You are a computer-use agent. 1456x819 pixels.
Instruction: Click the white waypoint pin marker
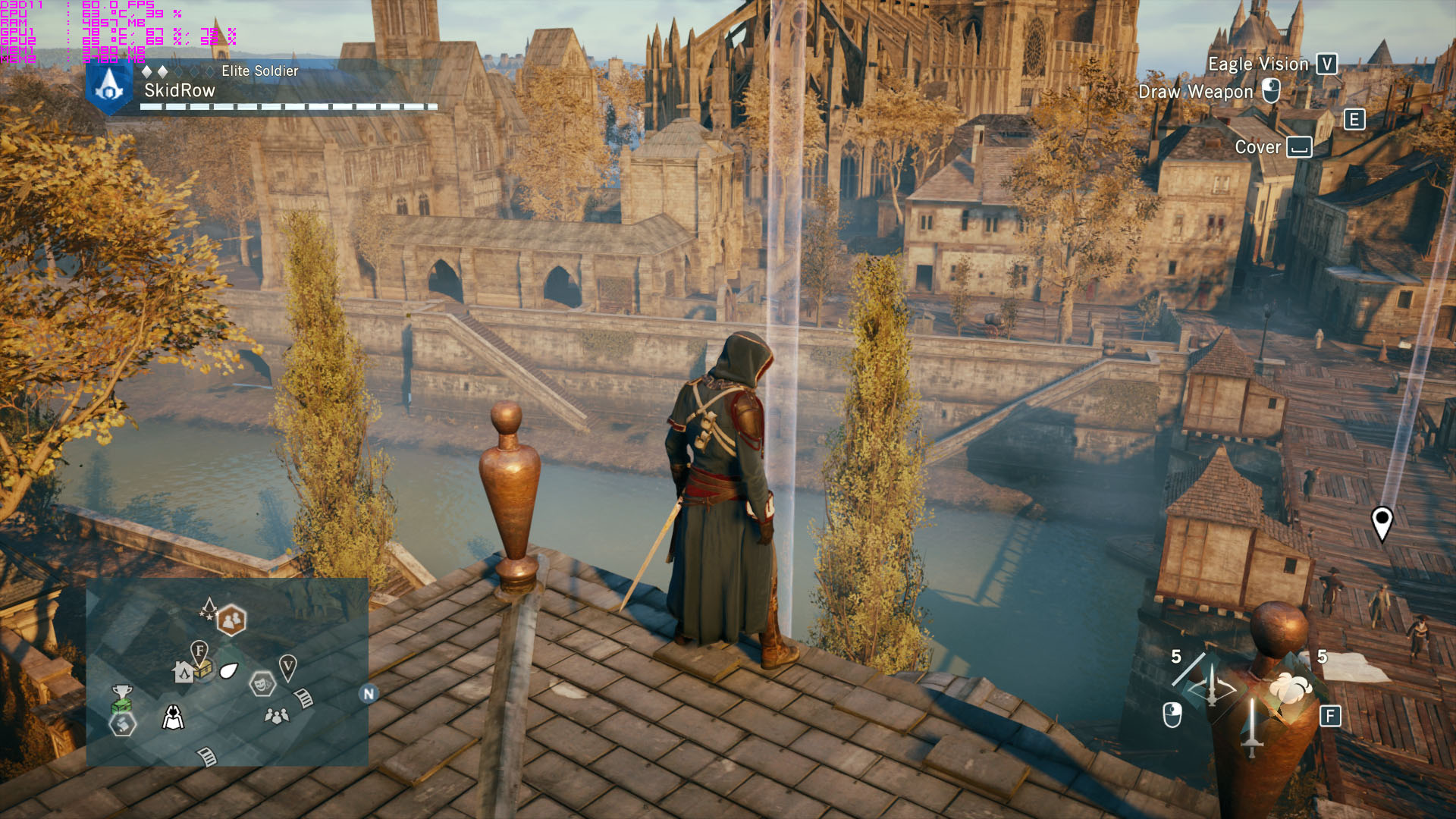coord(1382,522)
